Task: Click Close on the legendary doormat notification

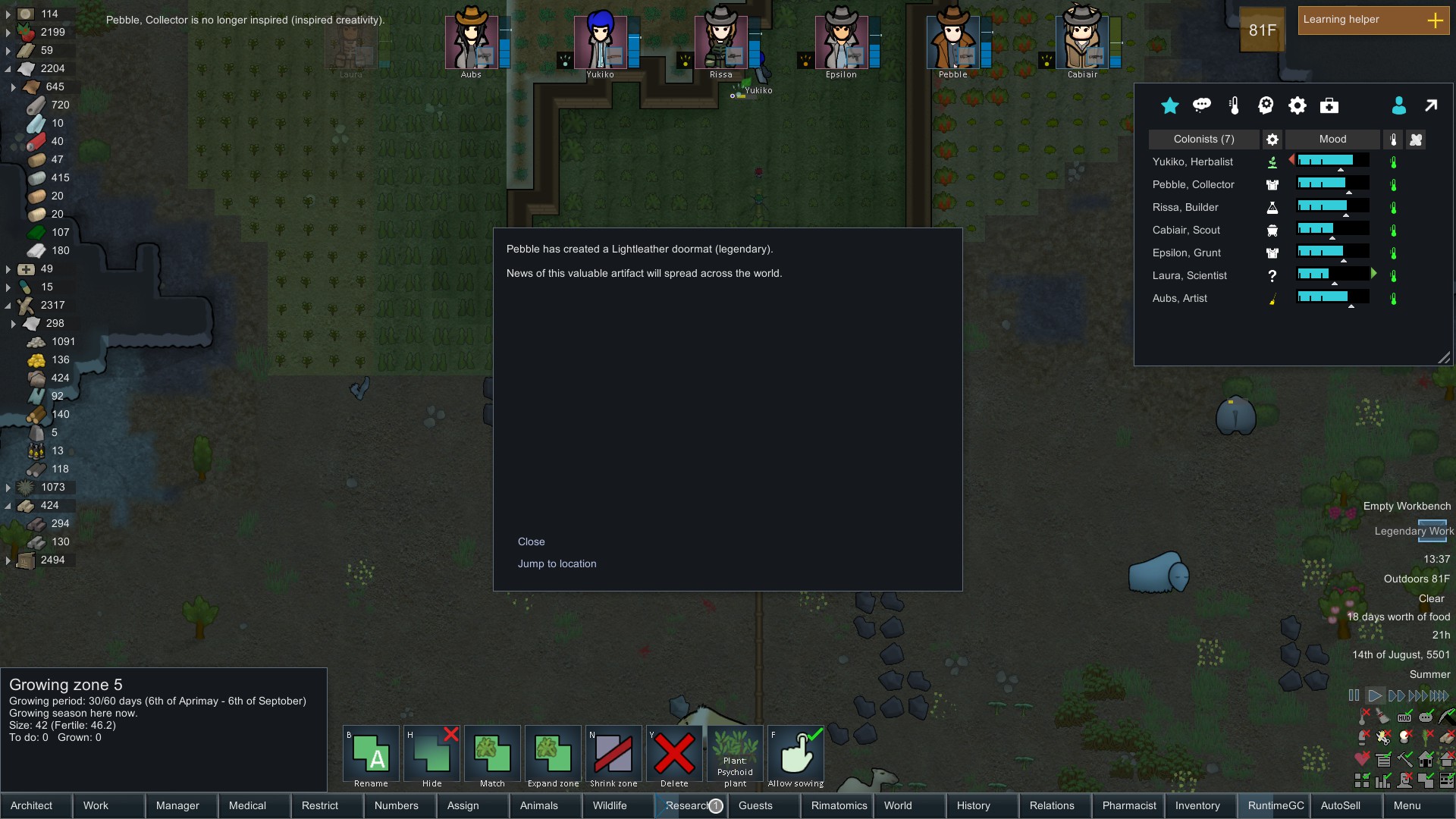Action: click(x=531, y=541)
